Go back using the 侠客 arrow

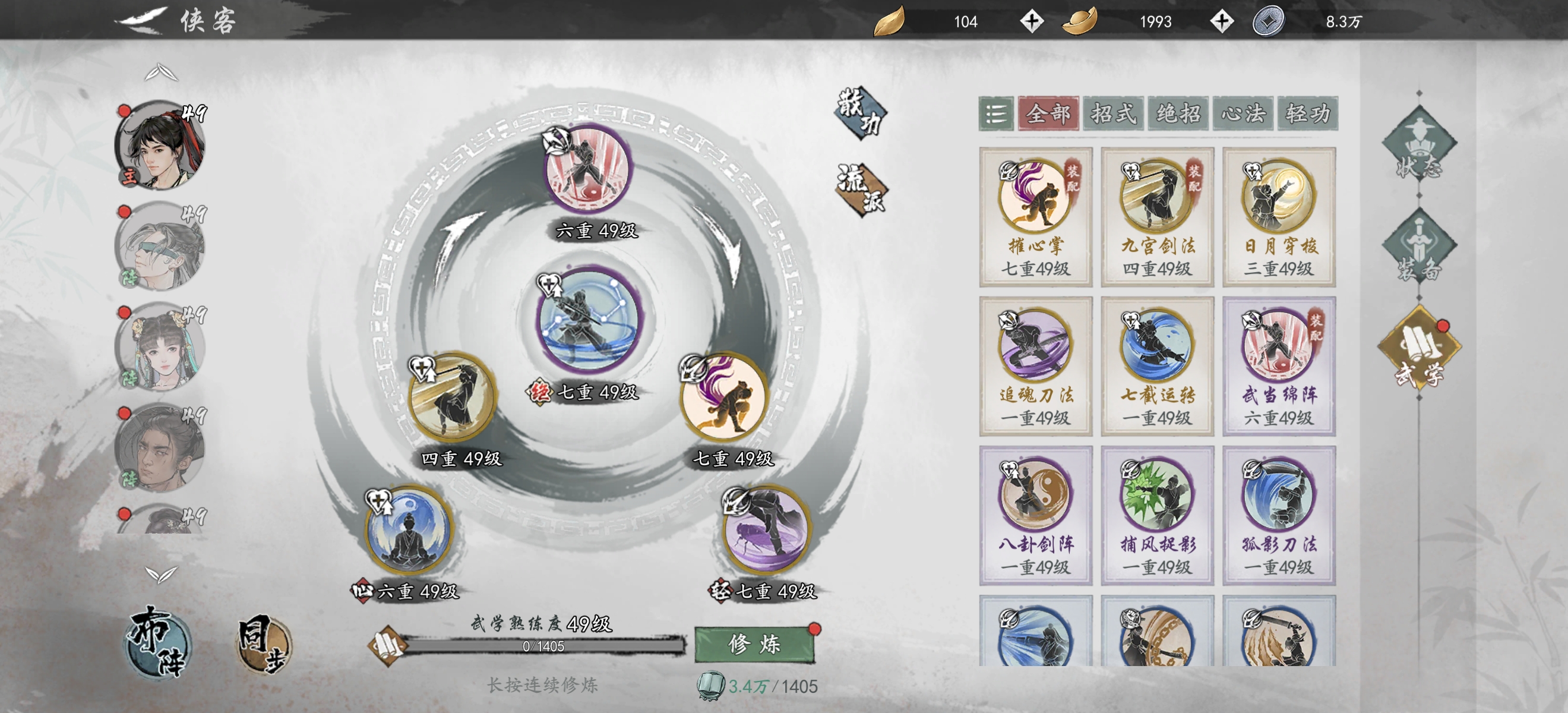(141, 21)
